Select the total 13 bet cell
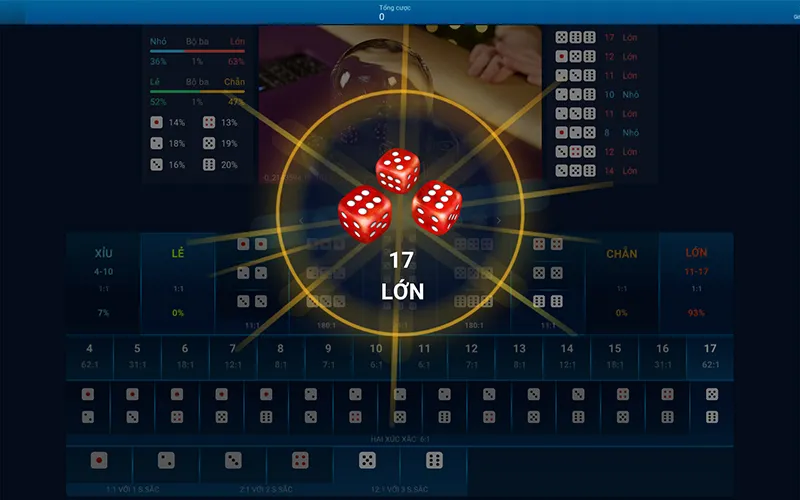The image size is (800, 500). [x=519, y=356]
